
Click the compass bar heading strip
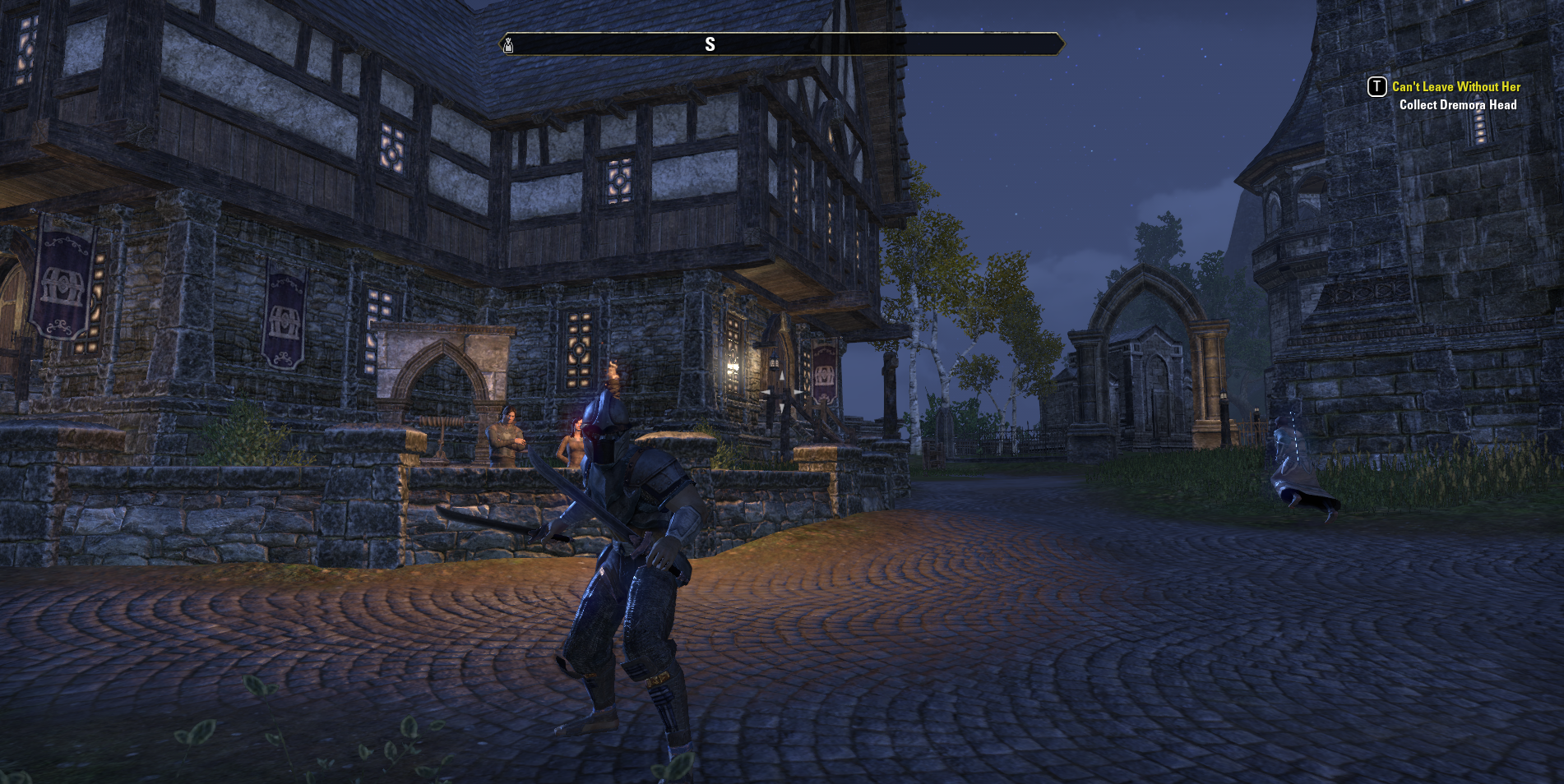pos(781,44)
